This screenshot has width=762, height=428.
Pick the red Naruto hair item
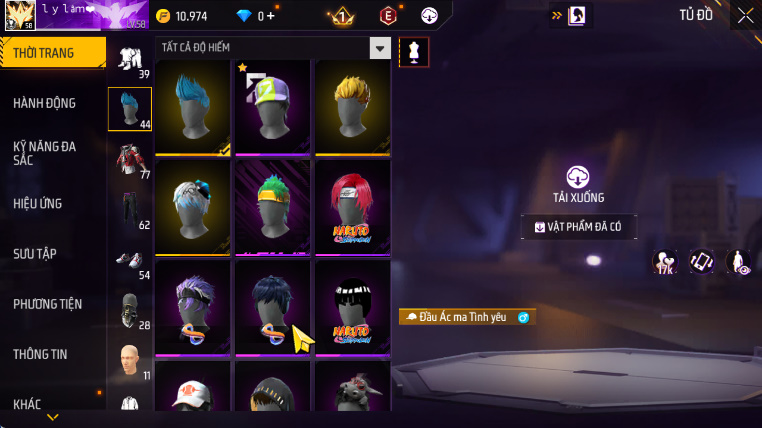pos(352,207)
